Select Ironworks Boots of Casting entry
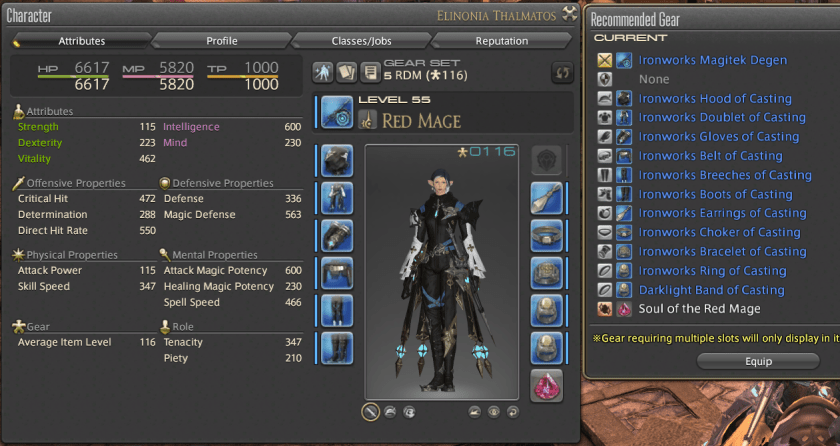The image size is (840, 446). (x=715, y=194)
